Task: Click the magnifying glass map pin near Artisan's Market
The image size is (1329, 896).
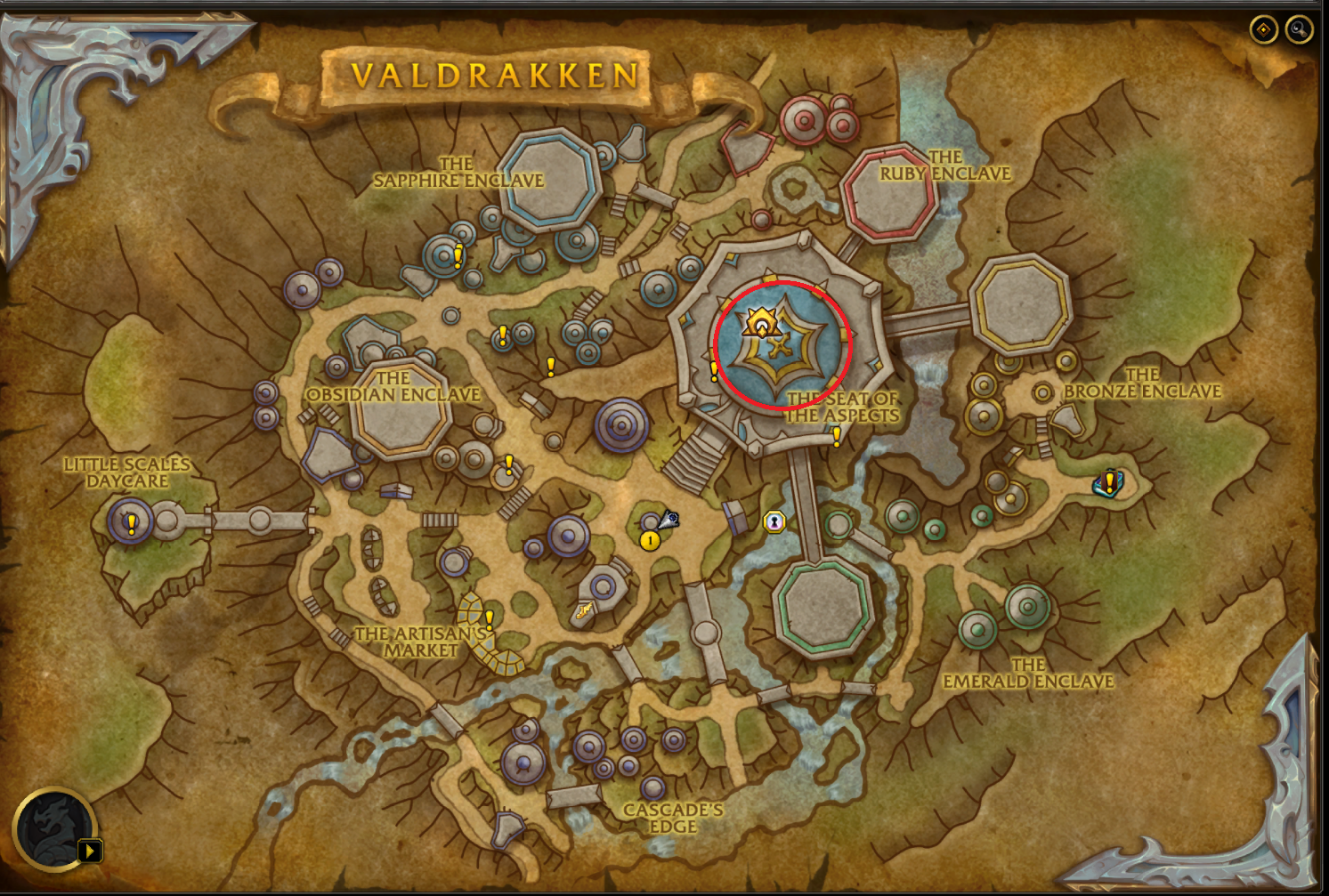Action: coord(670,520)
